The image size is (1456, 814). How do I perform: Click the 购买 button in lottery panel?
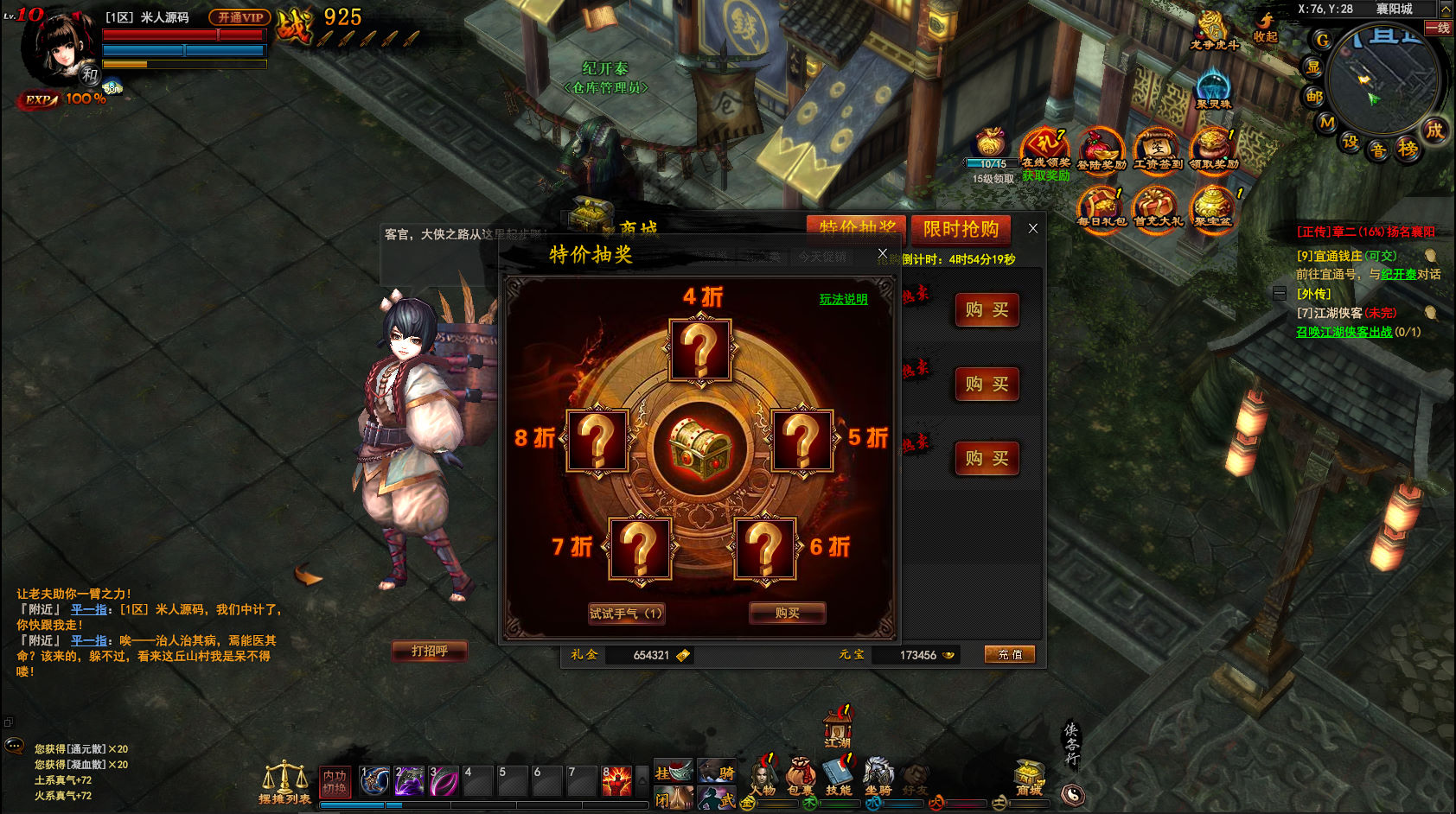pyautogui.click(x=787, y=614)
